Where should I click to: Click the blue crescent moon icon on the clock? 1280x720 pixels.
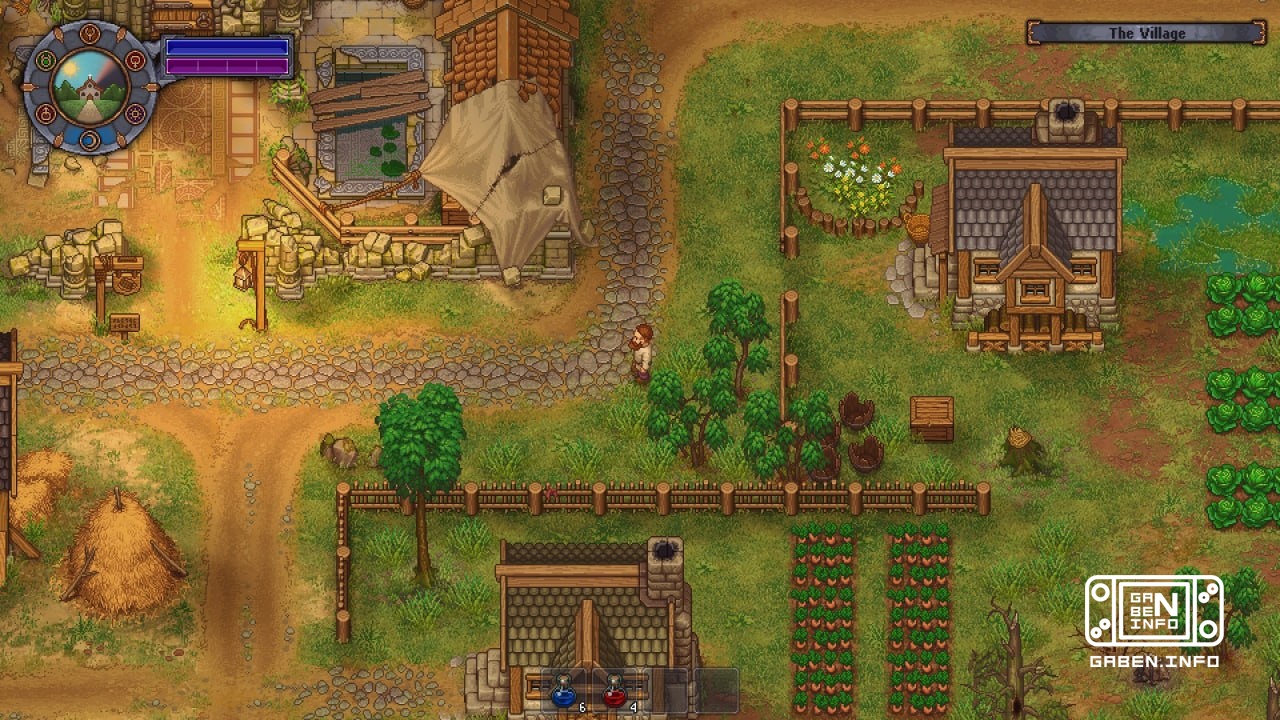[x=91, y=140]
